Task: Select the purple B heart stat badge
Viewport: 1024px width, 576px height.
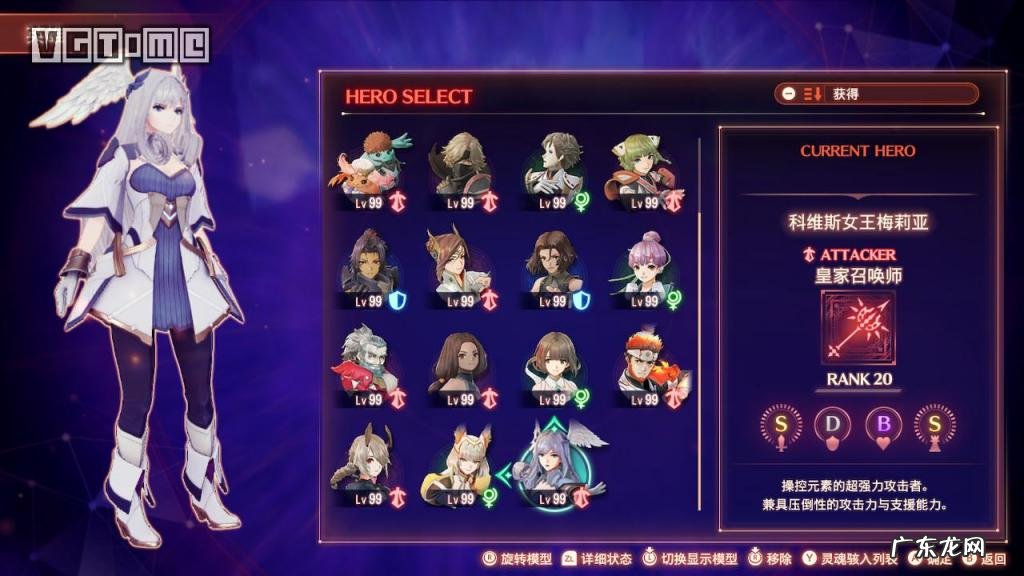Action: pyautogui.click(x=883, y=424)
